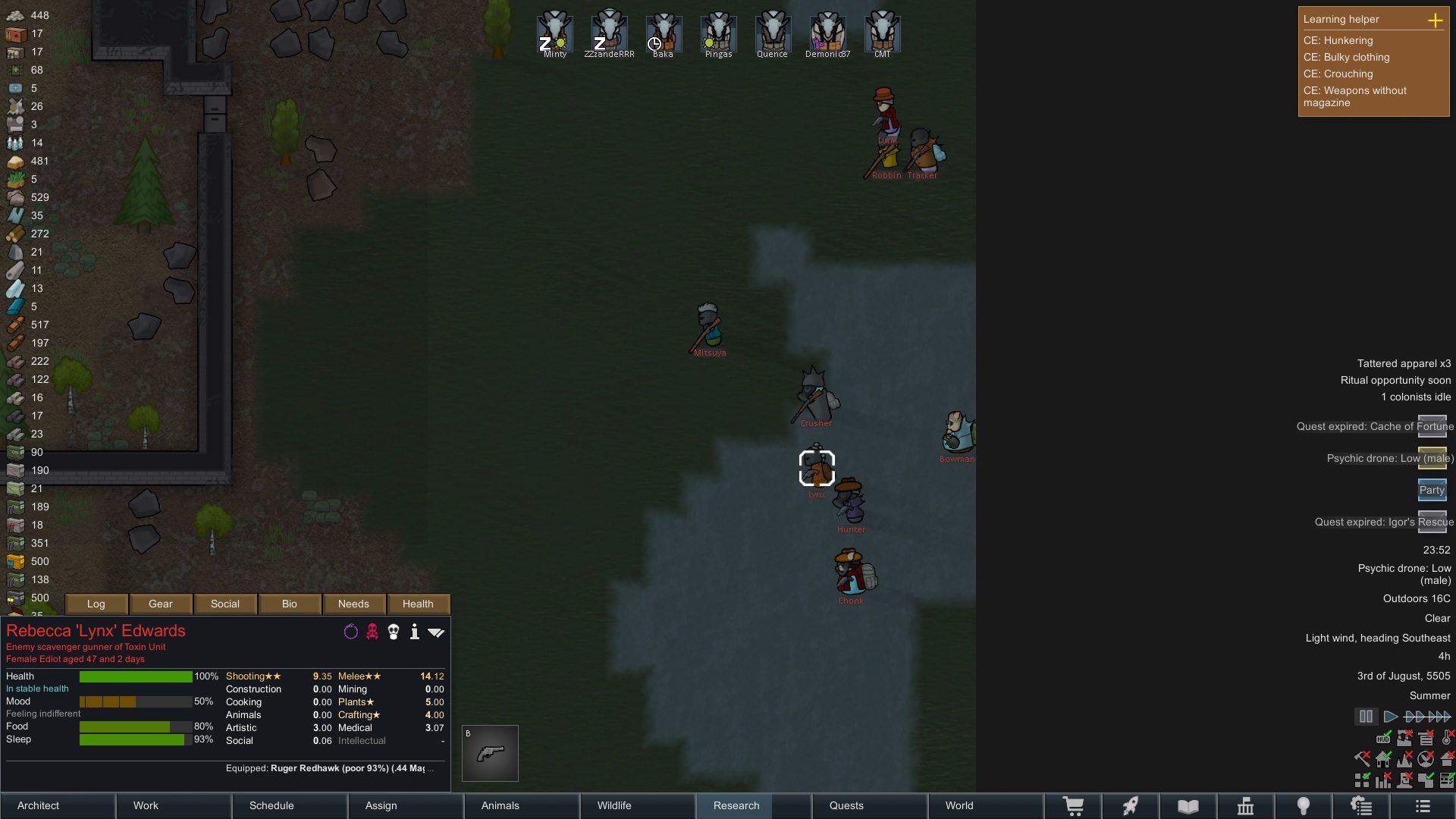This screenshot has width=1456, height=819.
Task: Pause the game with the pause button
Action: [x=1366, y=716]
